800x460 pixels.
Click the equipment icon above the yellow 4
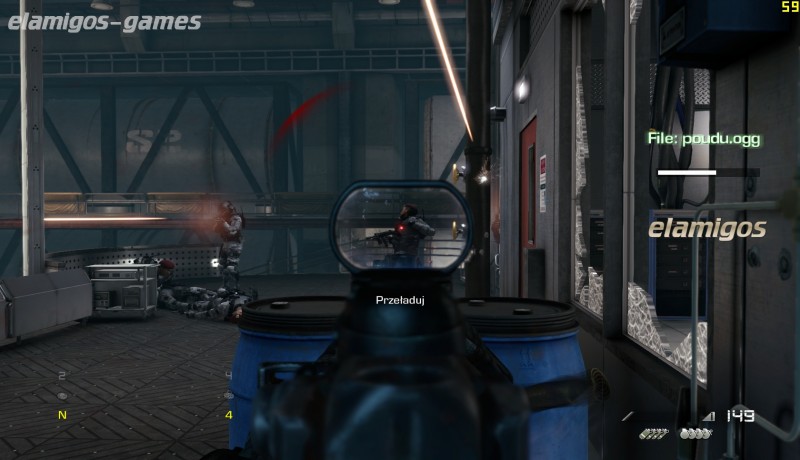pos(229,396)
